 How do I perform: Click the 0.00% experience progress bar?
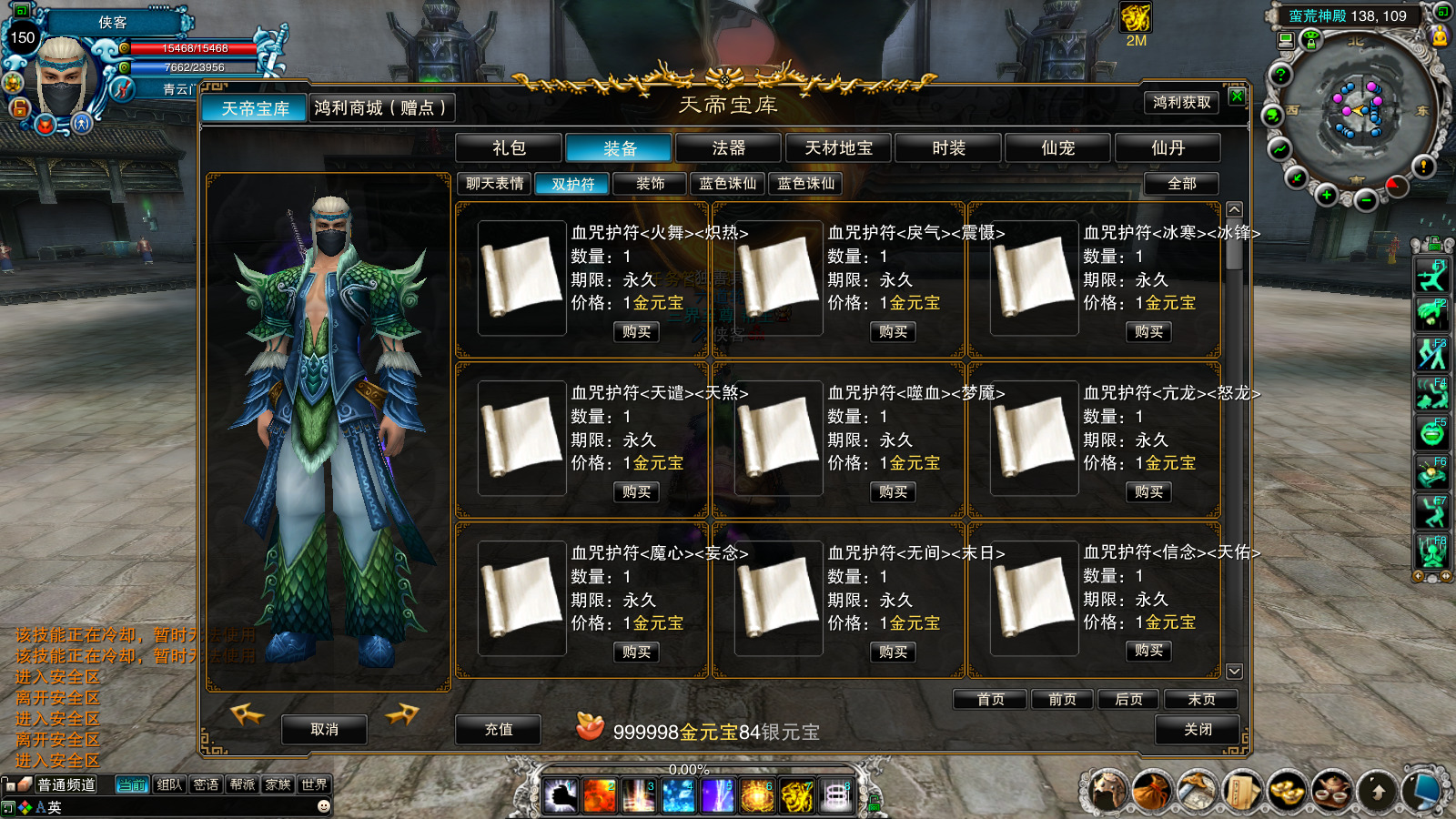pyautogui.click(x=689, y=768)
